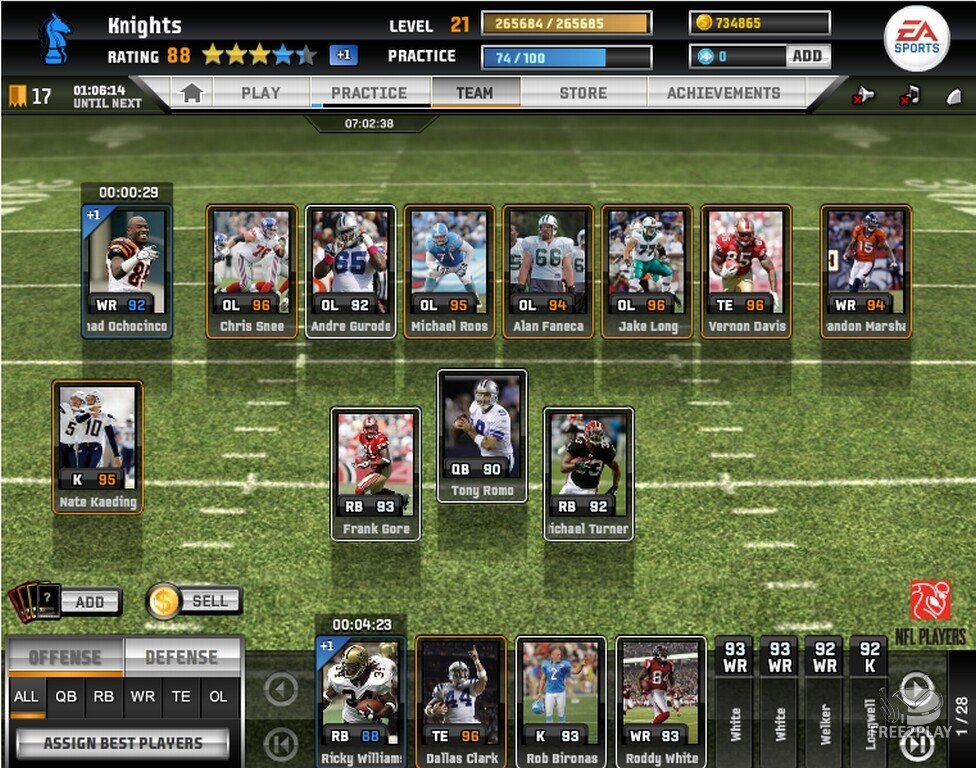The image size is (976, 768).
Task: Select the Tony Romo QB card
Action: click(x=482, y=435)
